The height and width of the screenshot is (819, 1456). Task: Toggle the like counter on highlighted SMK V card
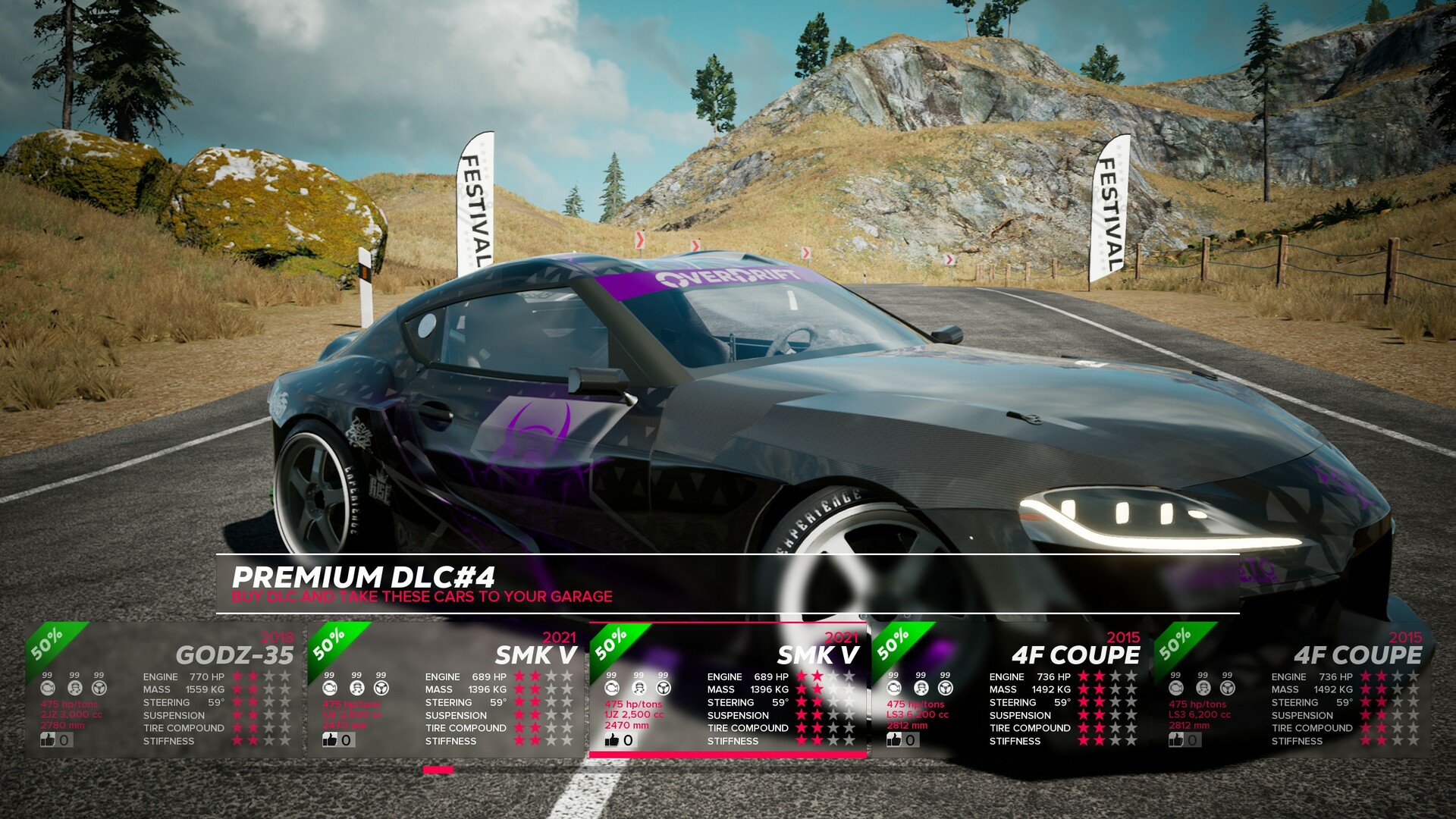(x=613, y=739)
